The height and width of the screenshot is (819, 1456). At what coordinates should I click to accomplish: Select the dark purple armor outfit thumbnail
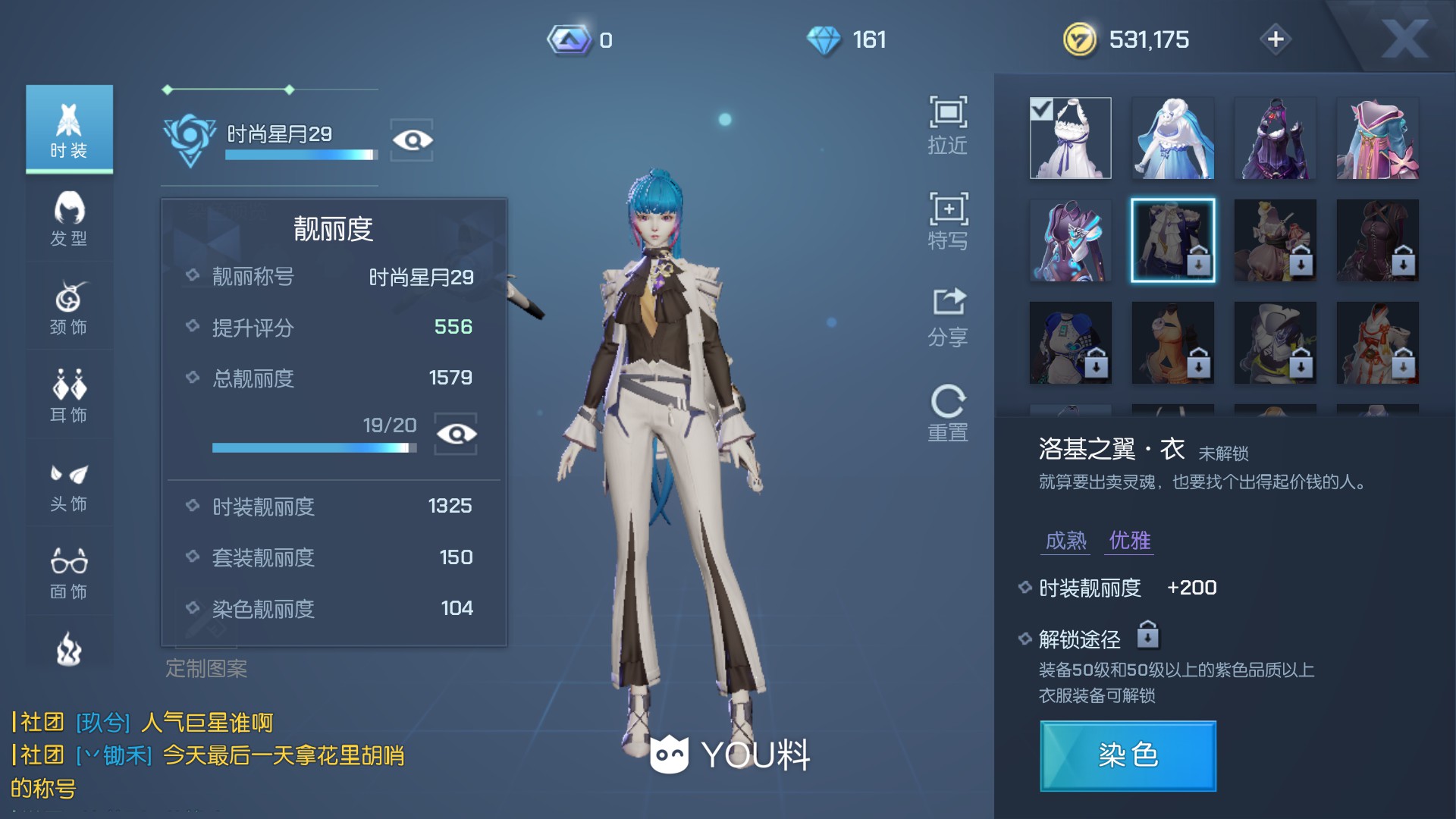pyautogui.click(x=1275, y=138)
